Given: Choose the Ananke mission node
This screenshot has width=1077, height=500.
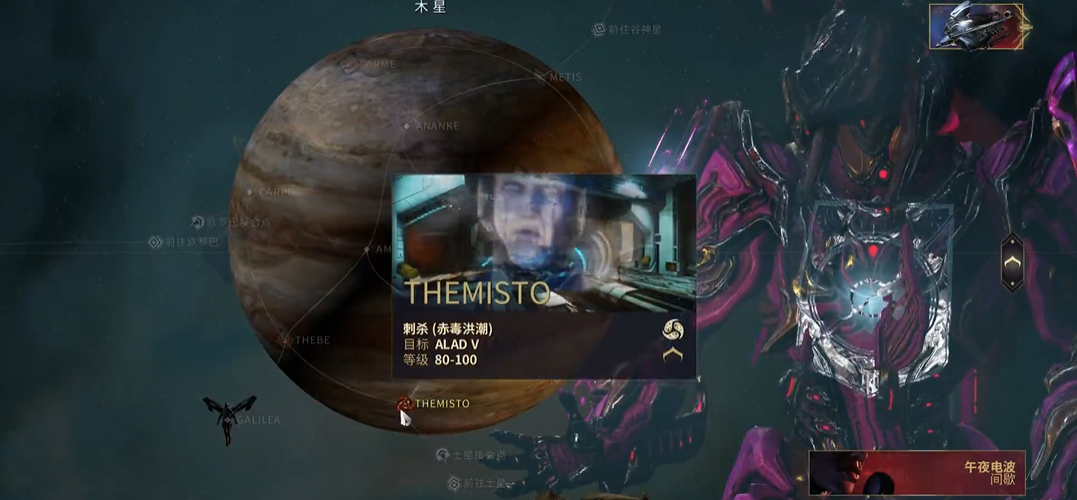Looking at the screenshot, I should [406, 126].
